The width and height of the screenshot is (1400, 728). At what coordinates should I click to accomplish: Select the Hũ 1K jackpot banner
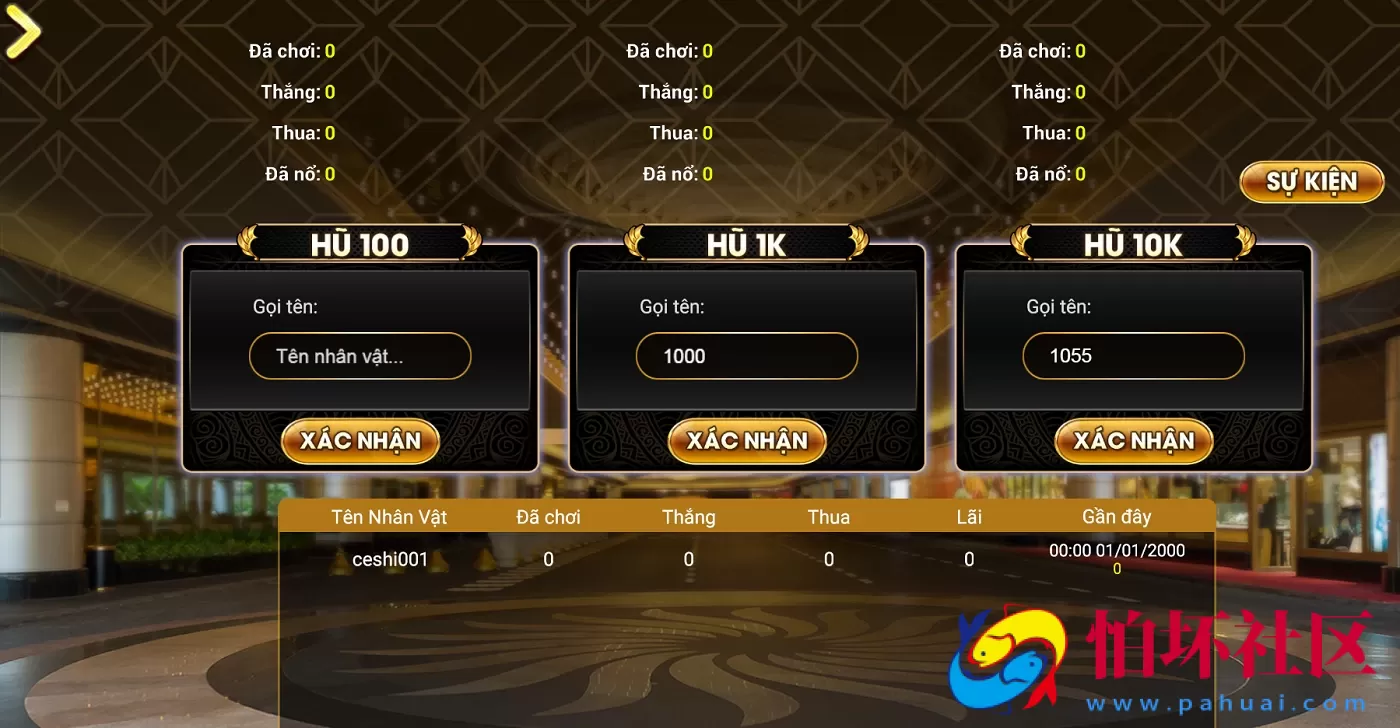coord(746,243)
